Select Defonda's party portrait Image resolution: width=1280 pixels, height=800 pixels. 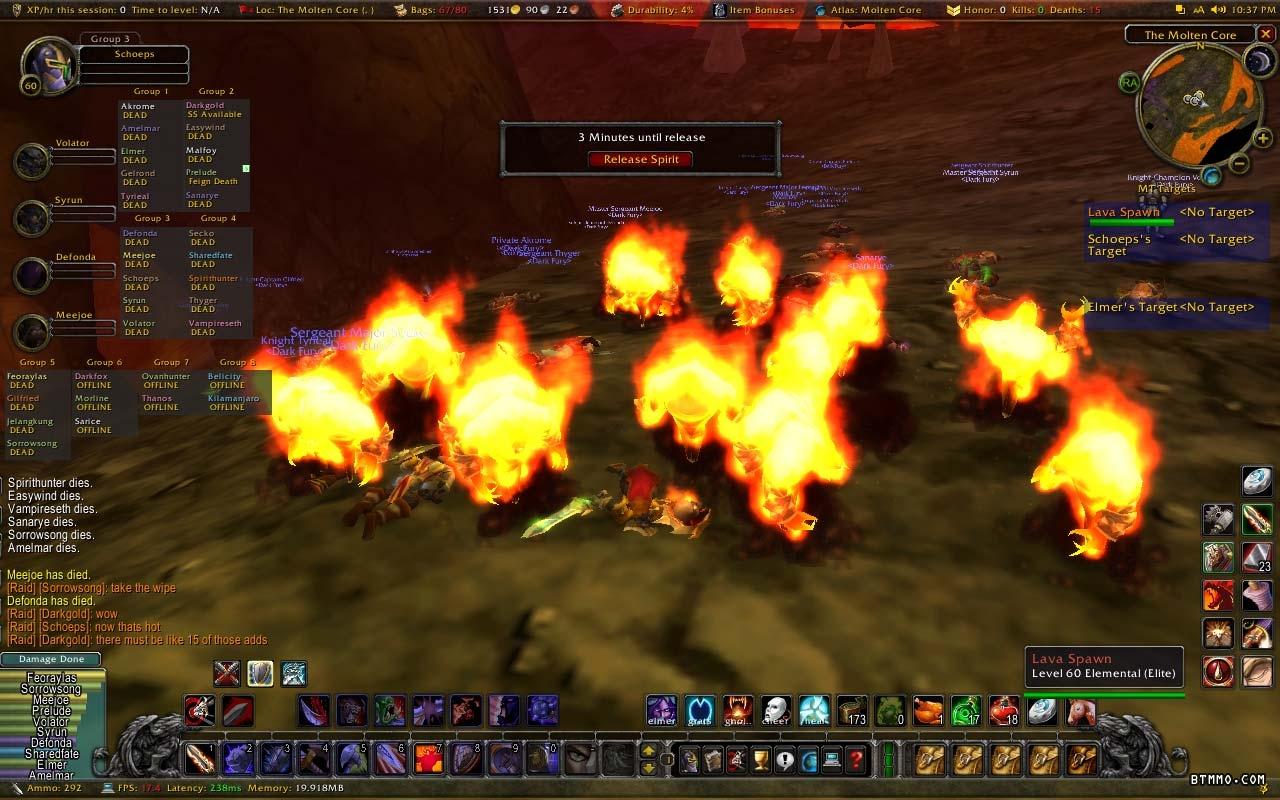pos(34,274)
